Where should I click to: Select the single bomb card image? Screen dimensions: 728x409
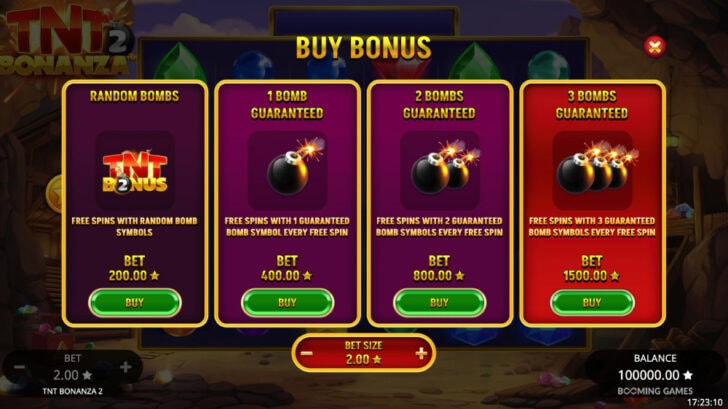click(x=287, y=169)
